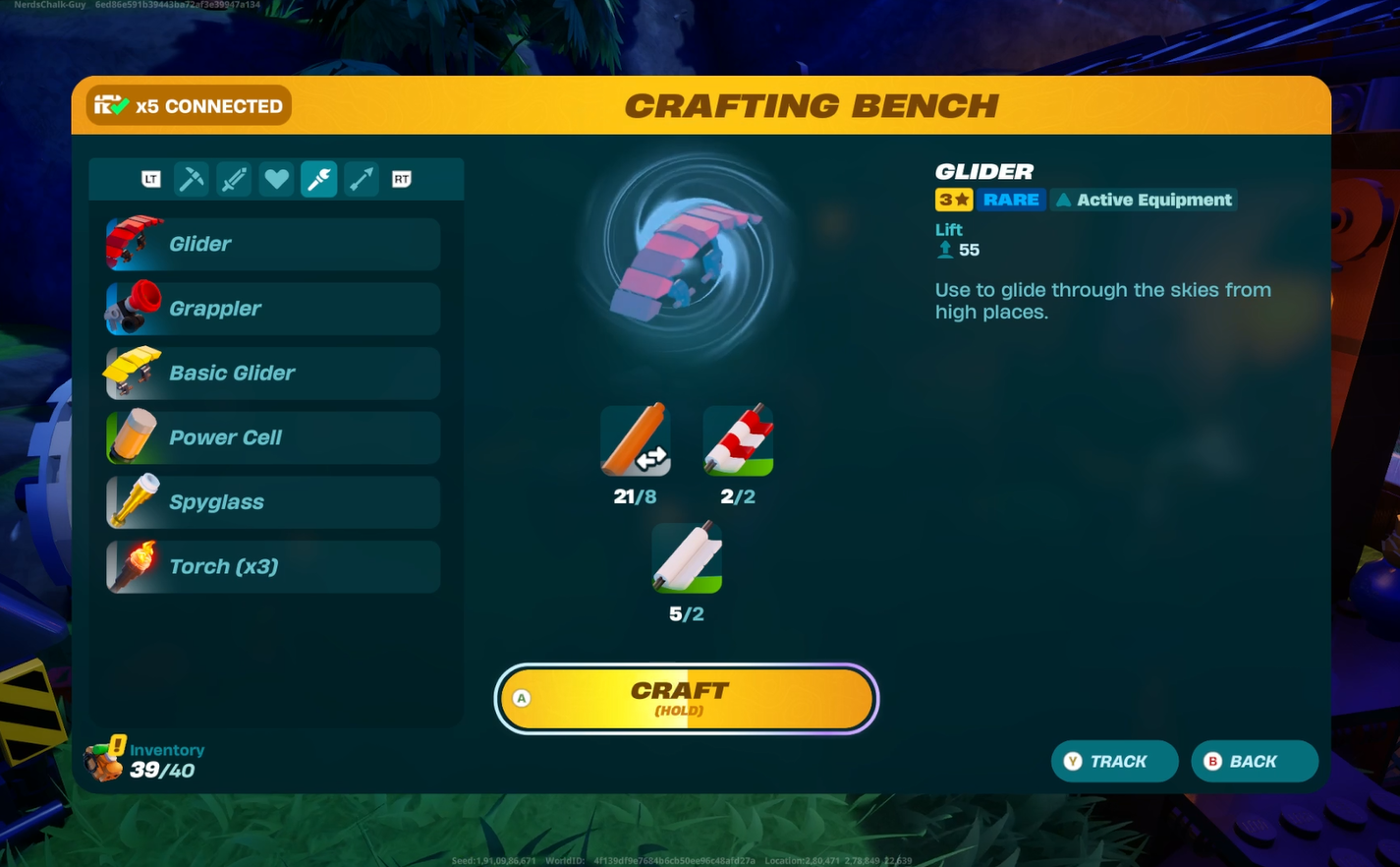The height and width of the screenshot is (867, 1400).
Task: Go back from the crafting bench
Action: 1254,762
